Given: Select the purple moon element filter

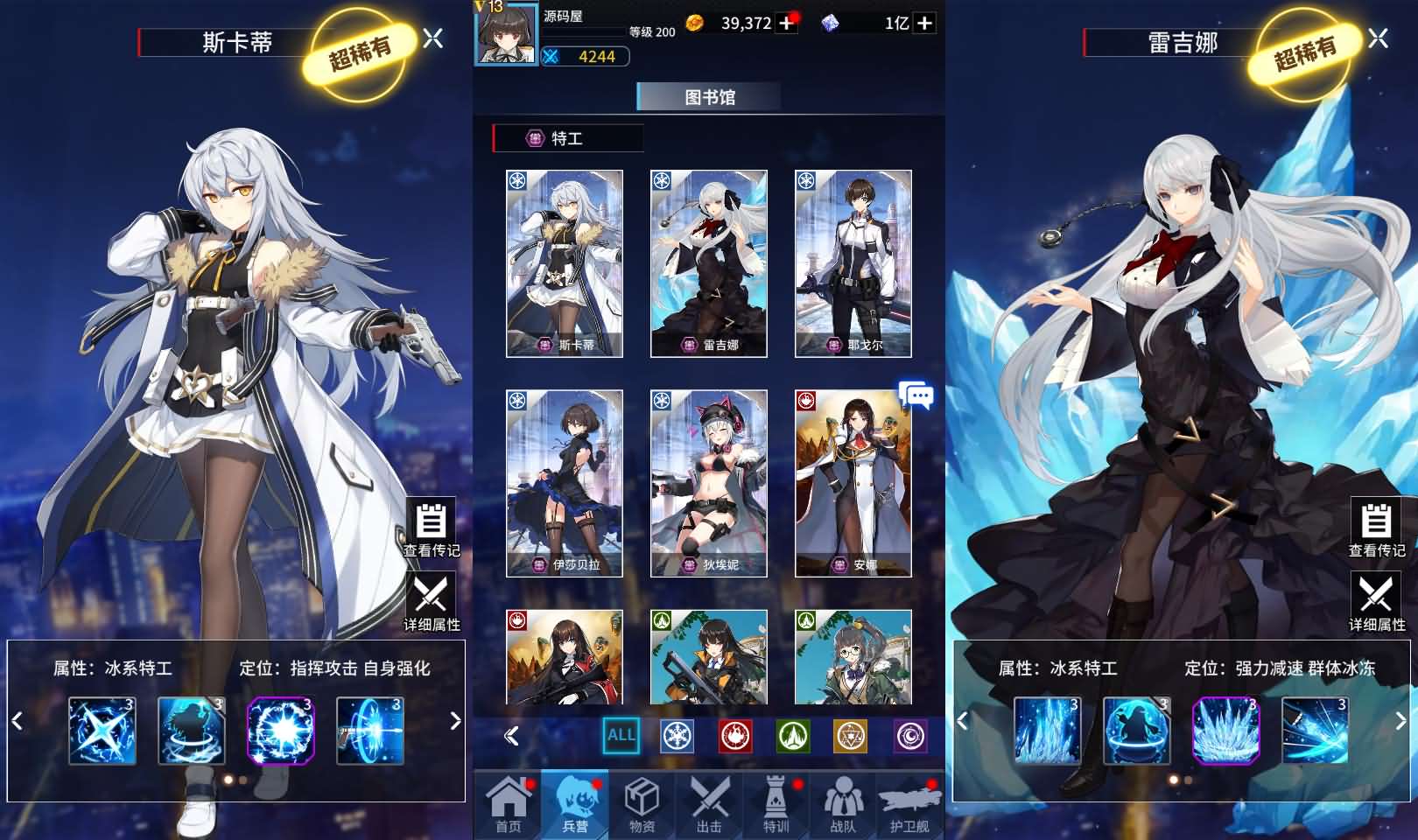Looking at the screenshot, I should [909, 738].
